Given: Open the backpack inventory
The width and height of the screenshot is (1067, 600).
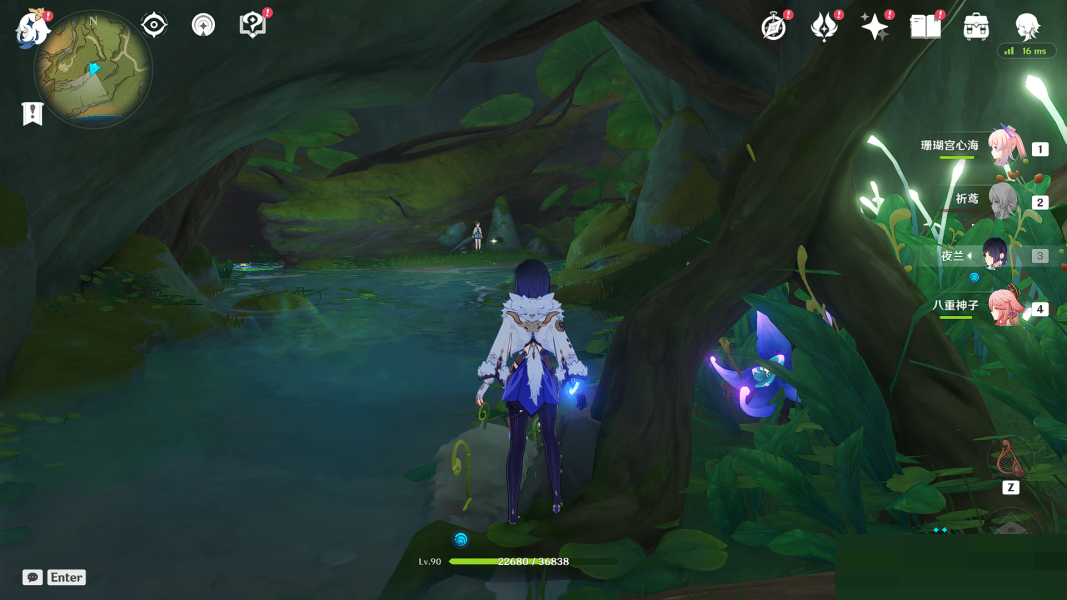Looking at the screenshot, I should pyautogui.click(x=976, y=27).
